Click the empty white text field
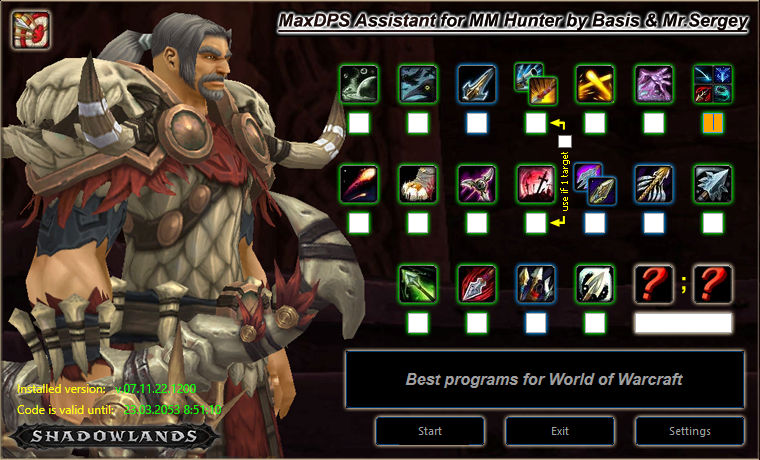Image resolution: width=760 pixels, height=460 pixels. point(683,323)
